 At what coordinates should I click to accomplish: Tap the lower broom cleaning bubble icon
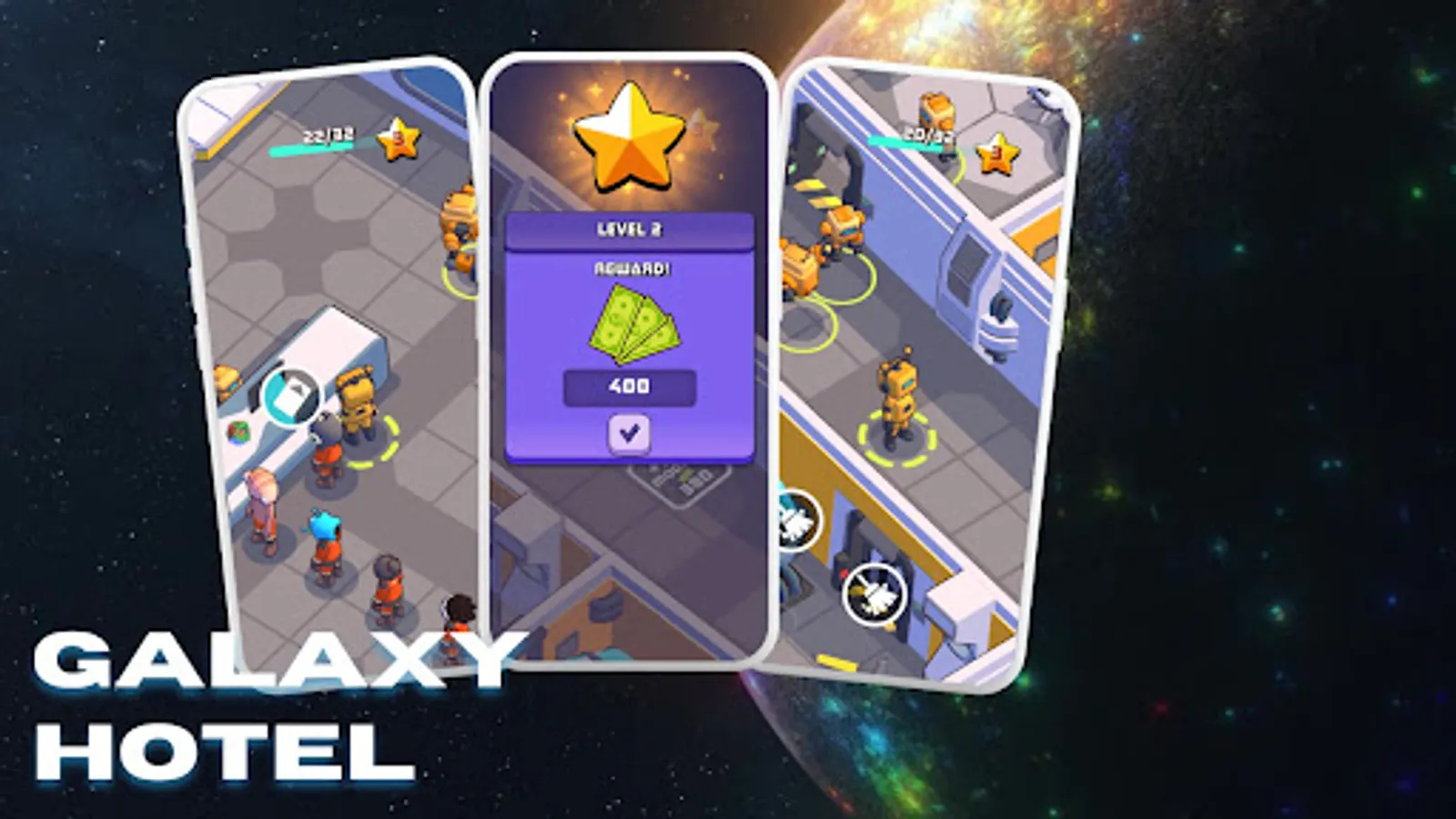[875, 592]
